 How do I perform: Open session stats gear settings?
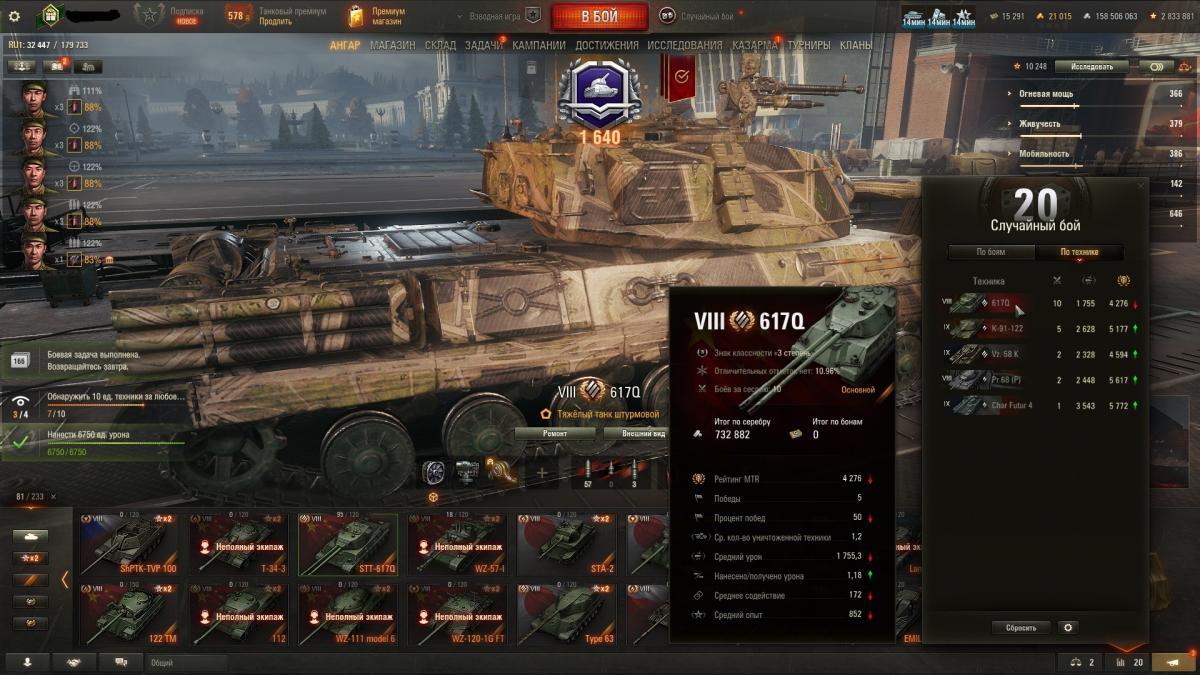coord(1068,628)
